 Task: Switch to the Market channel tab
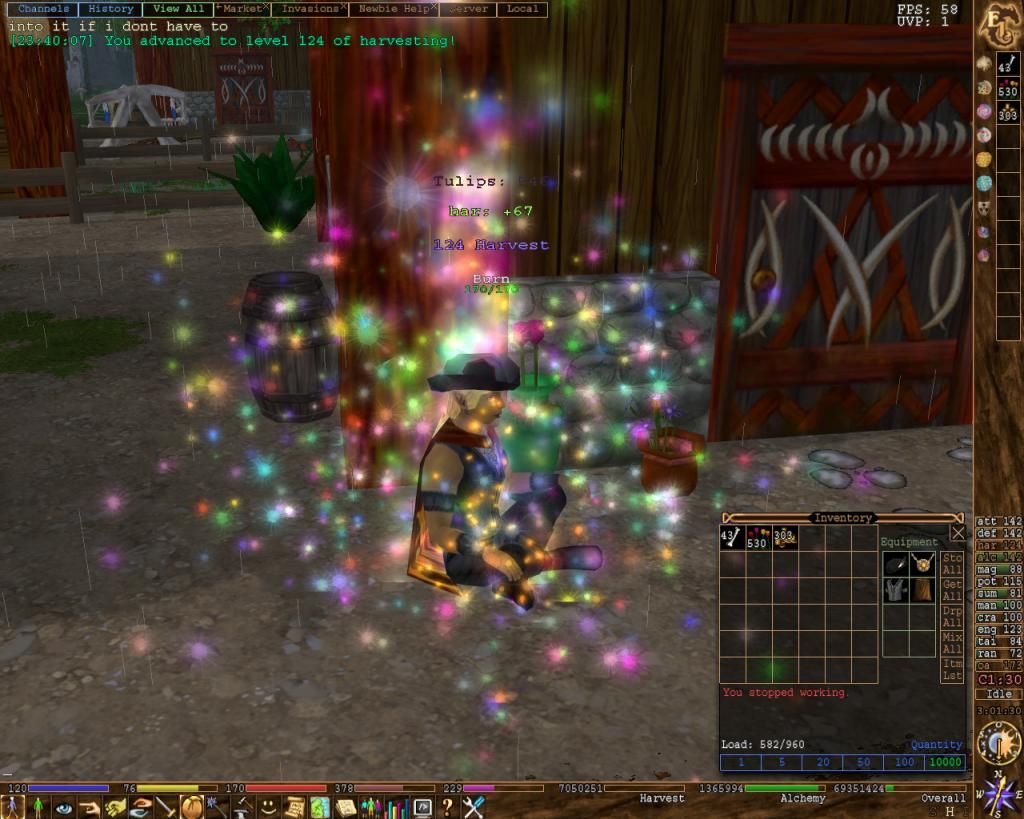tap(242, 9)
